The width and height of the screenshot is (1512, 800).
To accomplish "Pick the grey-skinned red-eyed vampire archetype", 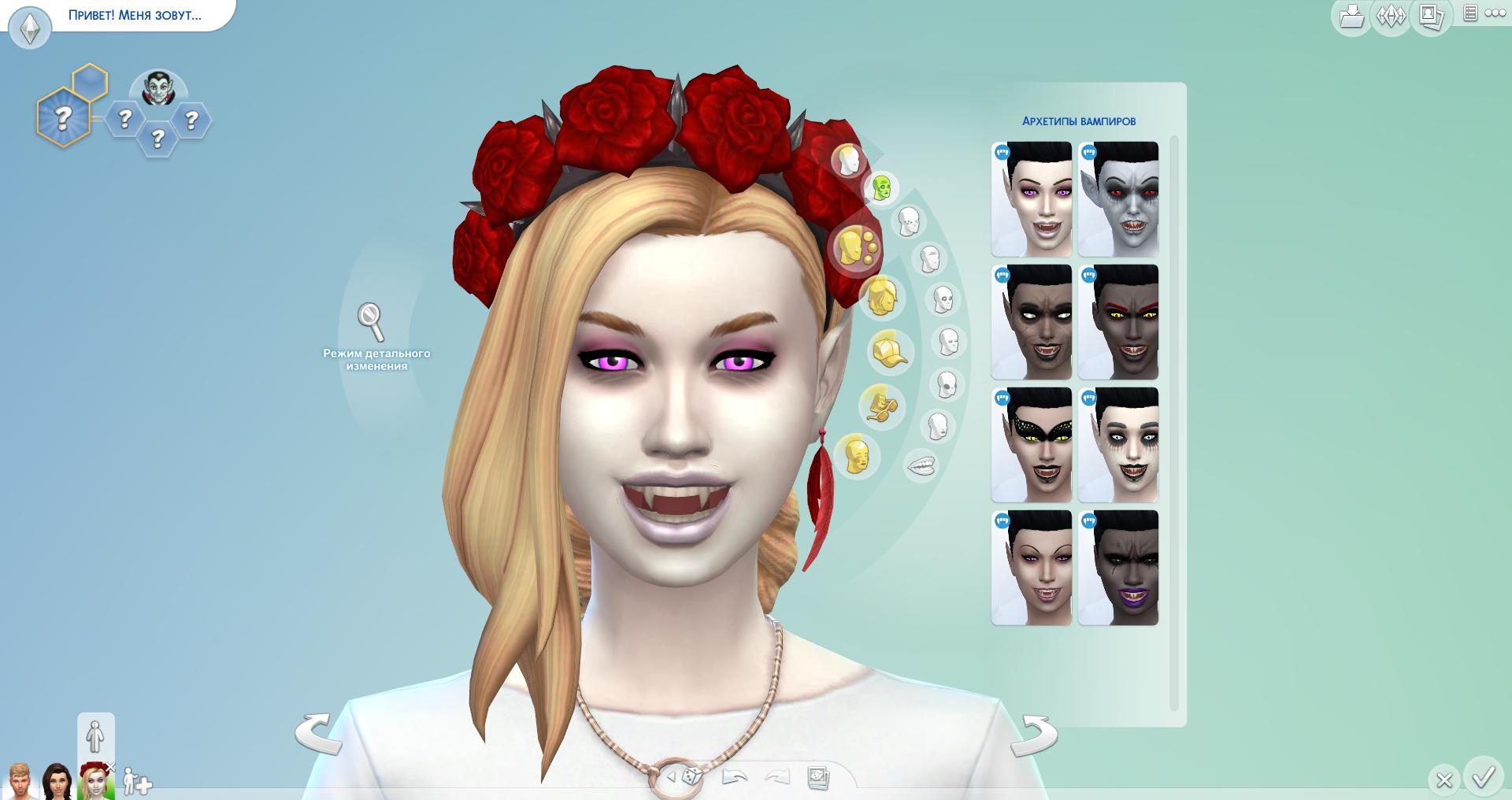I will pos(1118,199).
